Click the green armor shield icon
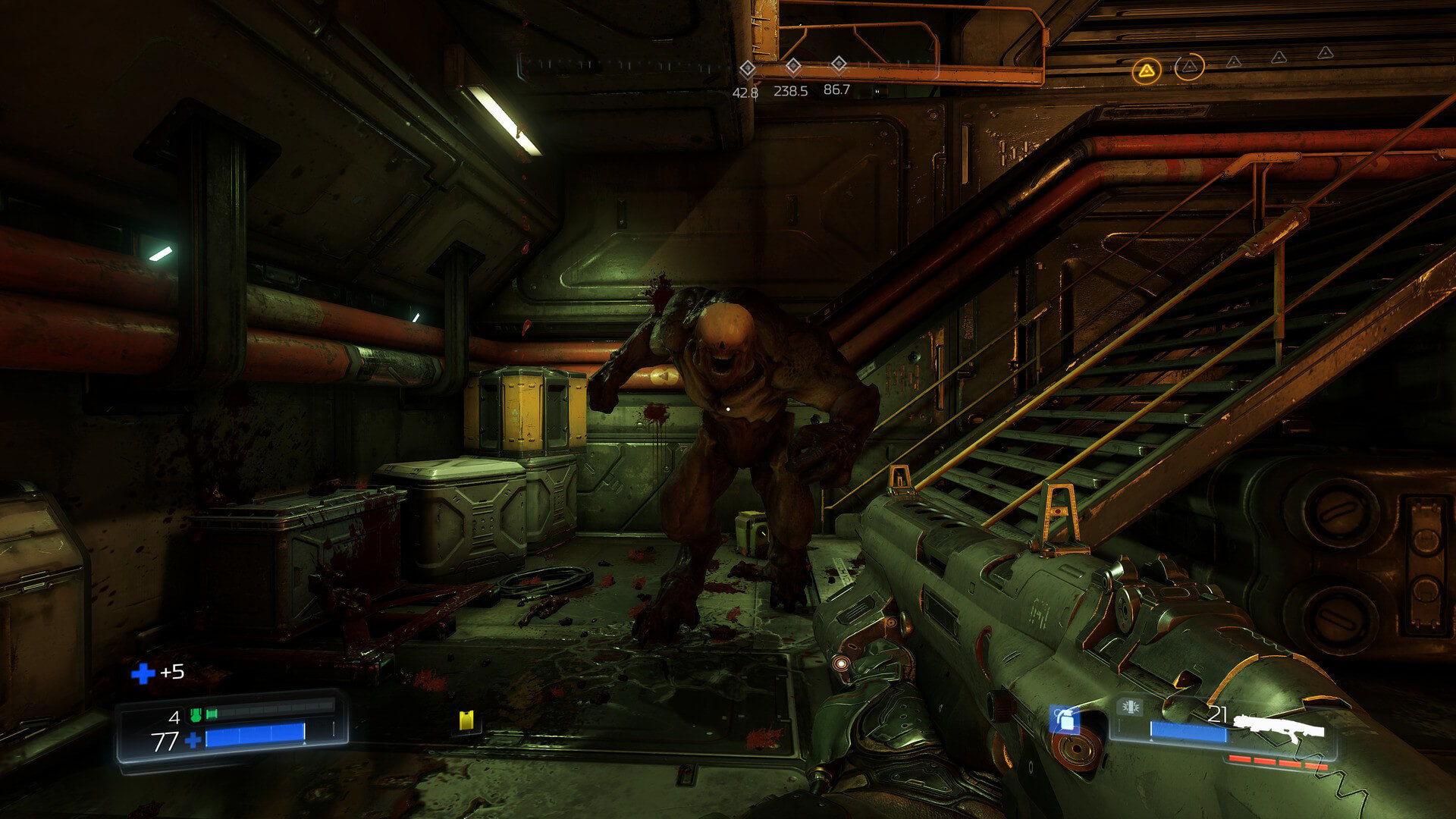The height and width of the screenshot is (819, 1456). tap(196, 715)
